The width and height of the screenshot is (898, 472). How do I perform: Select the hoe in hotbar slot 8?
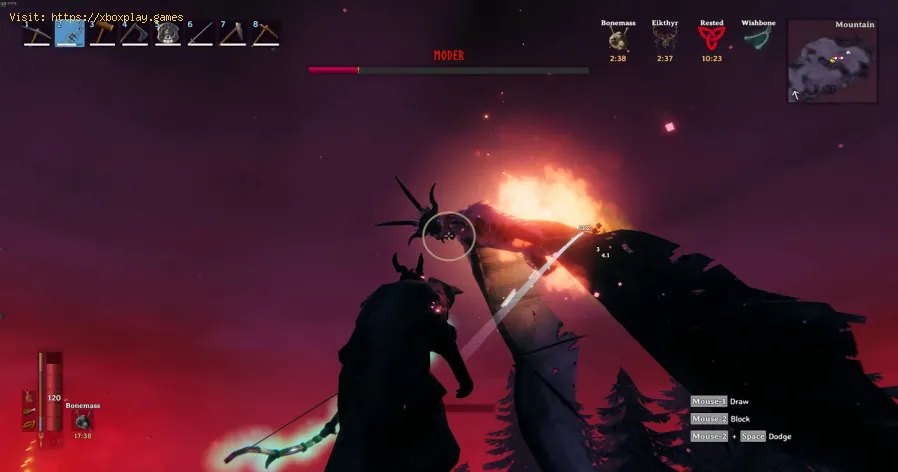[265, 34]
